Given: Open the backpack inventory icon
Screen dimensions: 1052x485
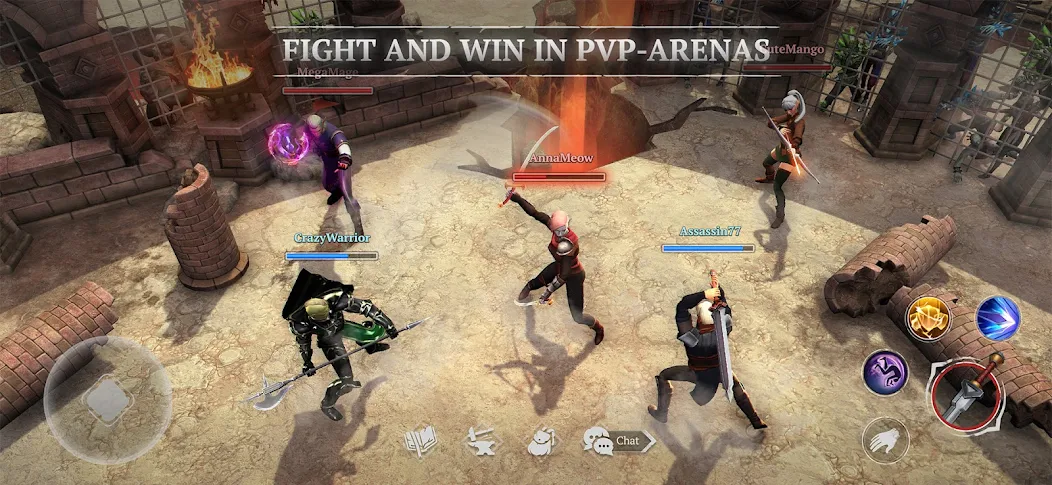Looking at the screenshot, I should tap(541, 441).
